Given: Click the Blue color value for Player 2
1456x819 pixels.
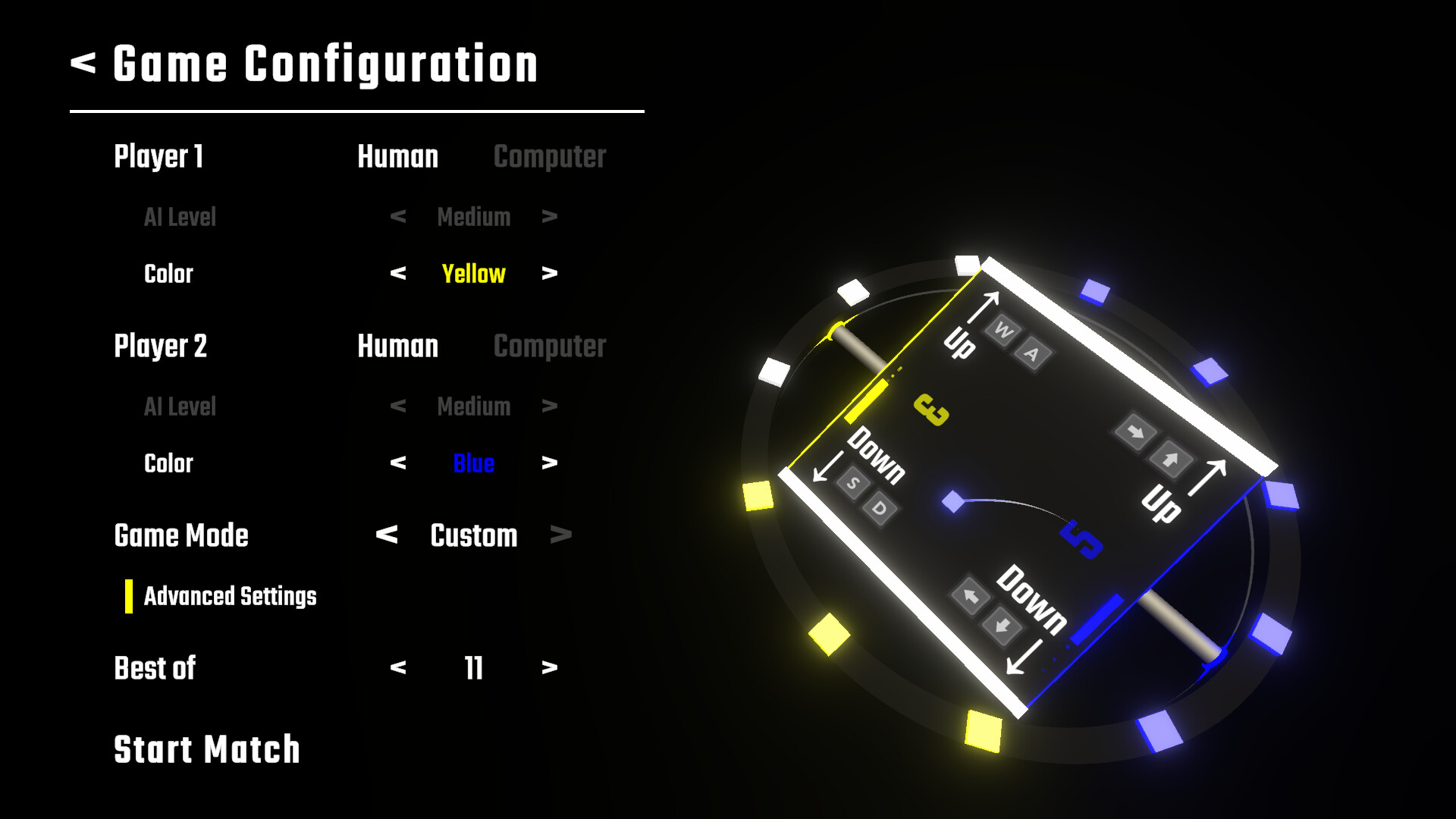Looking at the screenshot, I should (473, 463).
